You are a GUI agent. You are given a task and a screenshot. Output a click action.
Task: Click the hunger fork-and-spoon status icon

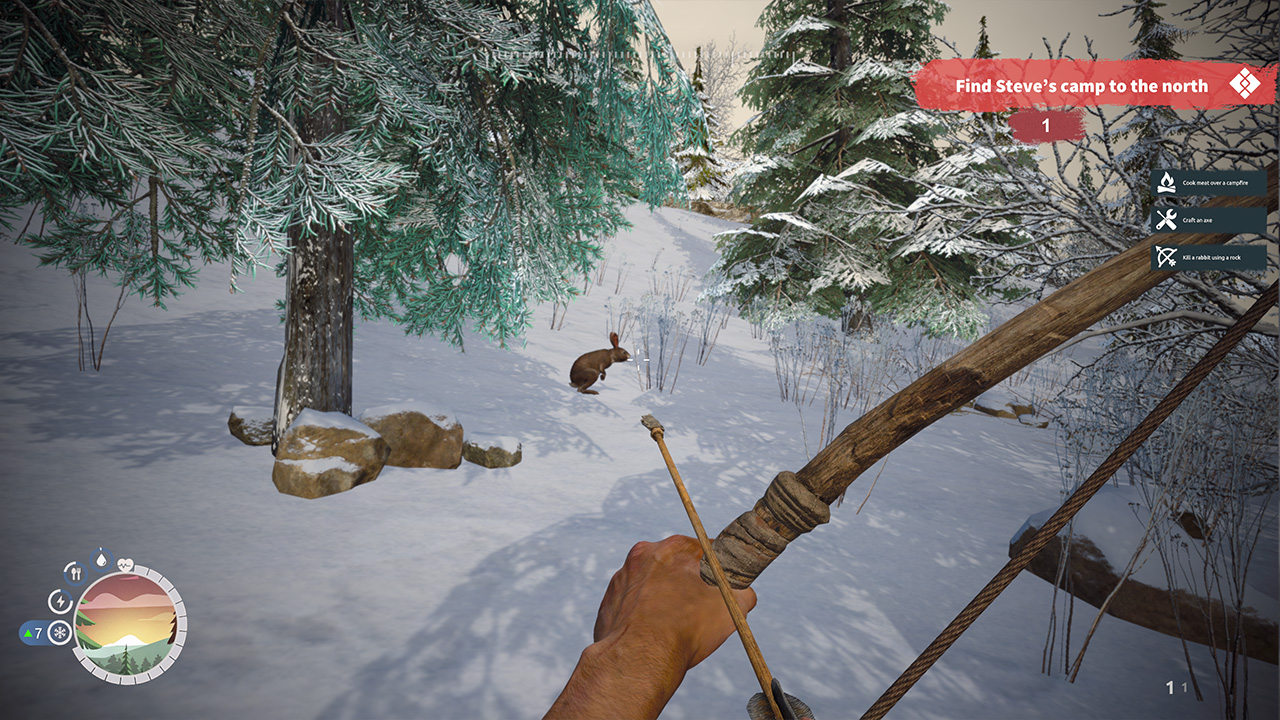(75, 573)
